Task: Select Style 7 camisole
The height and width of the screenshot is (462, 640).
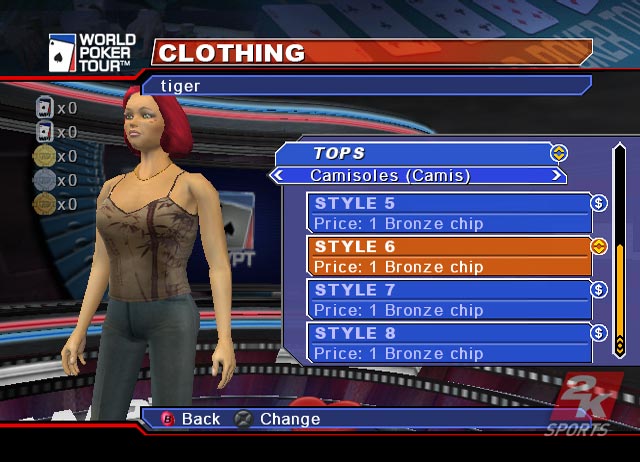Action: [x=450, y=299]
